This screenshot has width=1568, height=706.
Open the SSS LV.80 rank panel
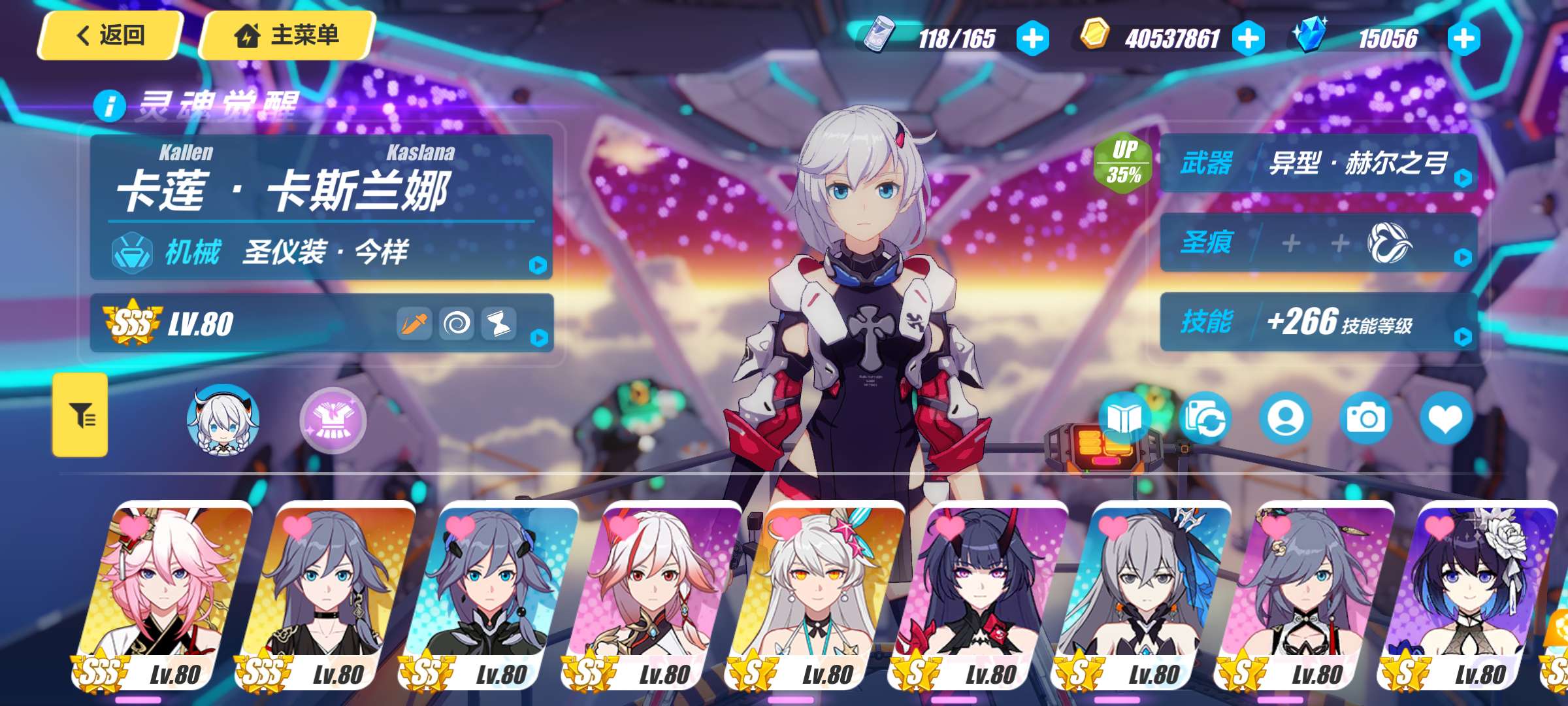coord(321,324)
